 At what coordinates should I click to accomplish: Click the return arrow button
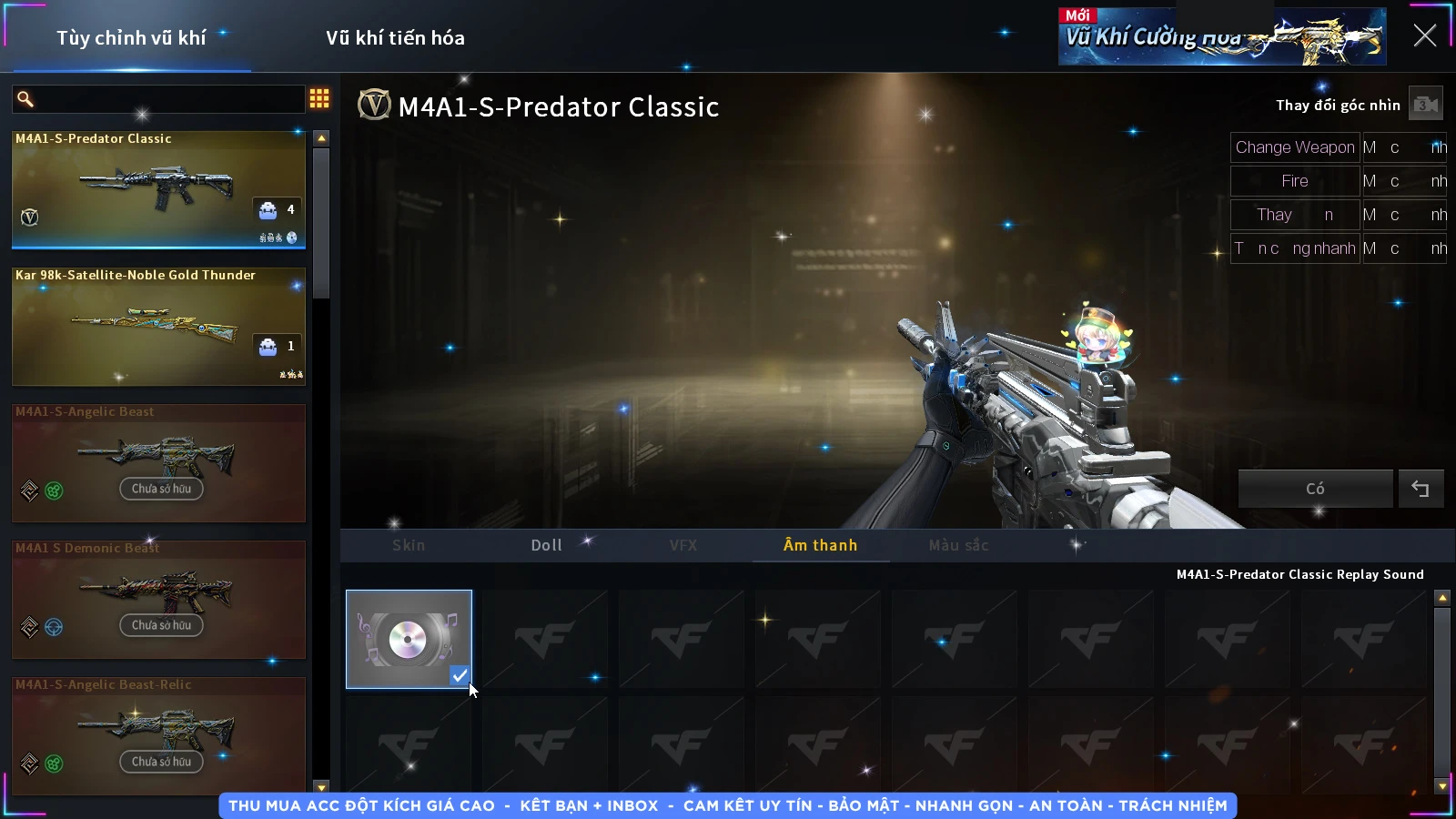pos(1420,489)
